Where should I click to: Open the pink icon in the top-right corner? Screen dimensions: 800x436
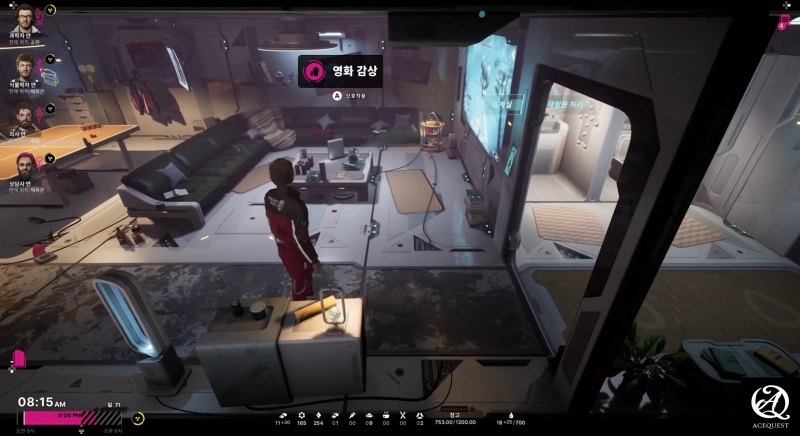point(784,22)
